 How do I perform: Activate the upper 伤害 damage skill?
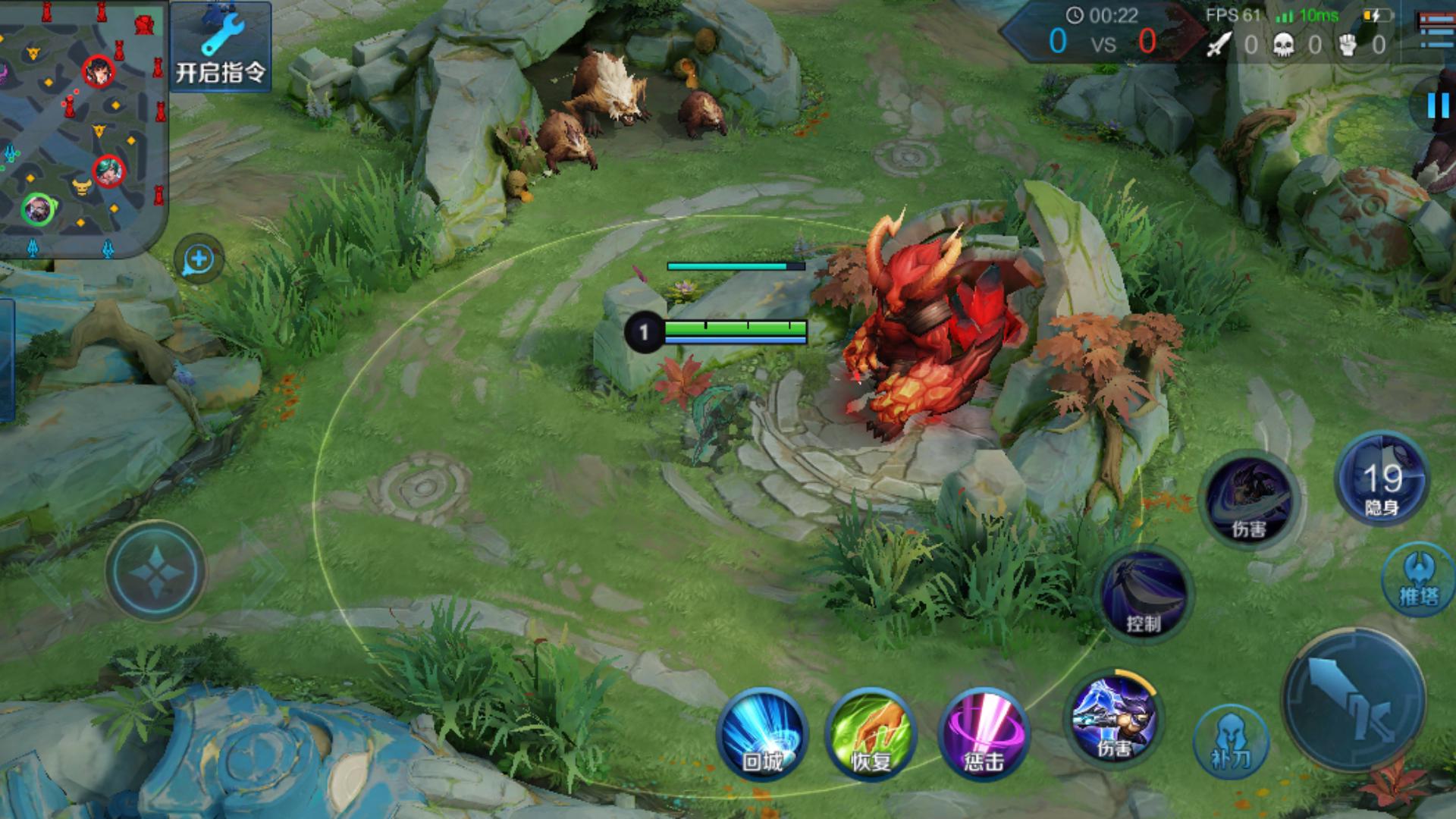pos(1249,500)
